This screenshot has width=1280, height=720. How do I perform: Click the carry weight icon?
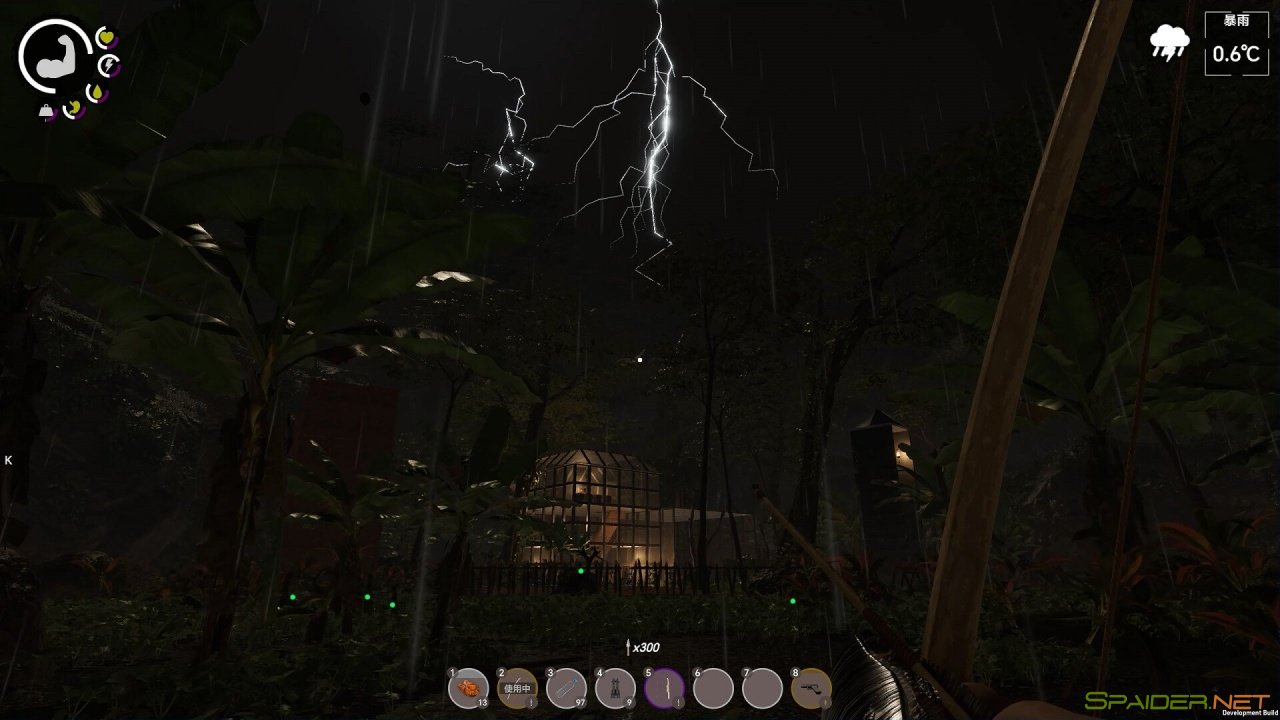tap(47, 111)
